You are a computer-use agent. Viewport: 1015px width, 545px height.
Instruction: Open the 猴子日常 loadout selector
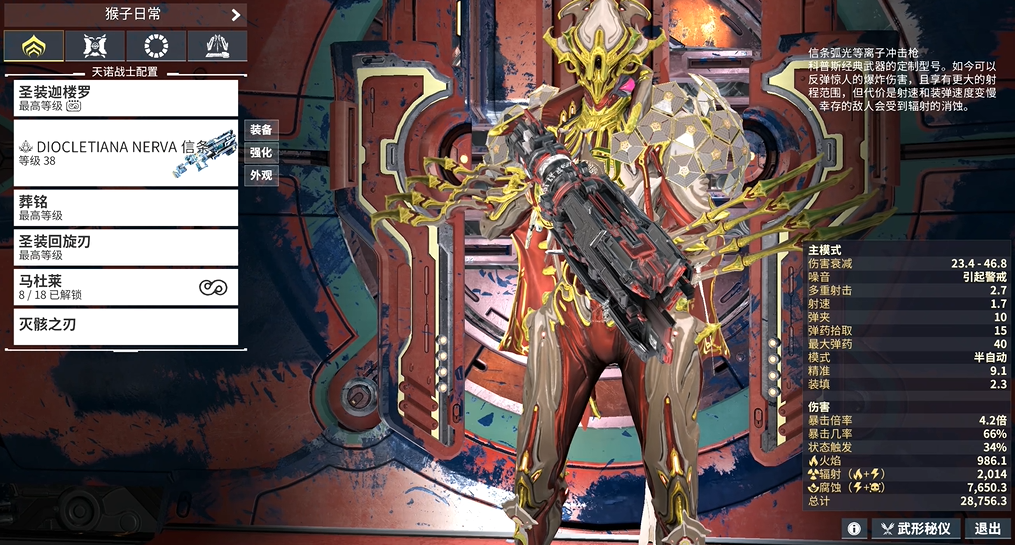click(x=125, y=14)
